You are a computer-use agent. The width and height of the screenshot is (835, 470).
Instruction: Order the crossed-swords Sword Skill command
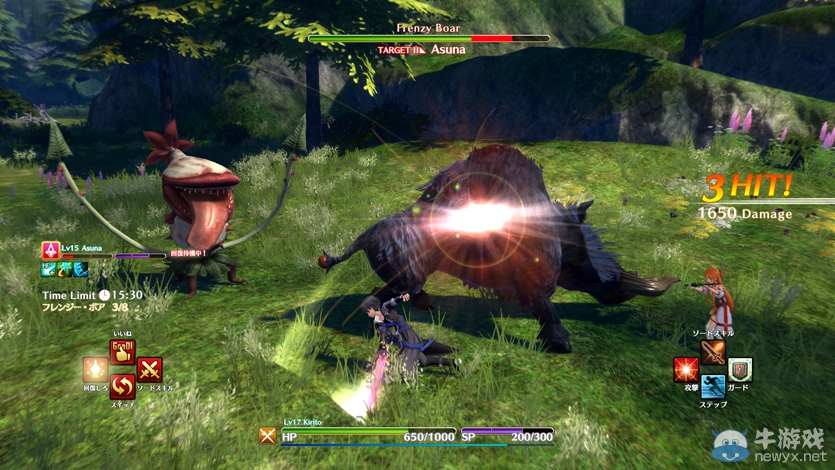pos(150,370)
